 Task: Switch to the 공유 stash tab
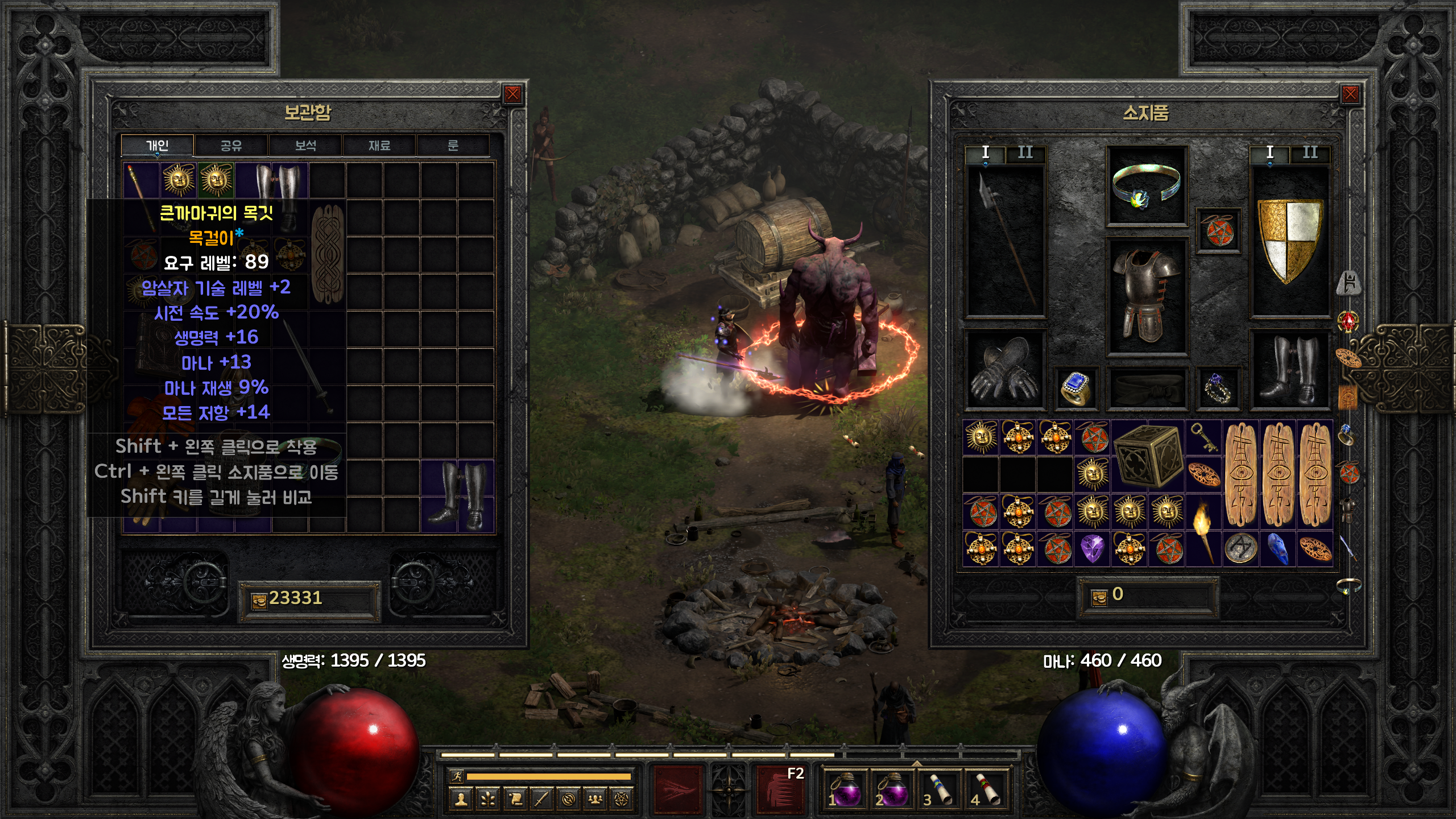(231, 146)
